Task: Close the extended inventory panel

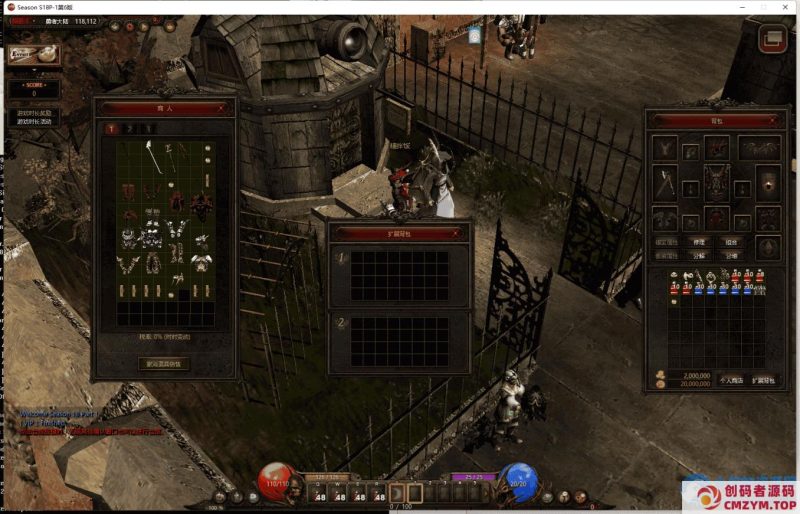Action: 456,233
